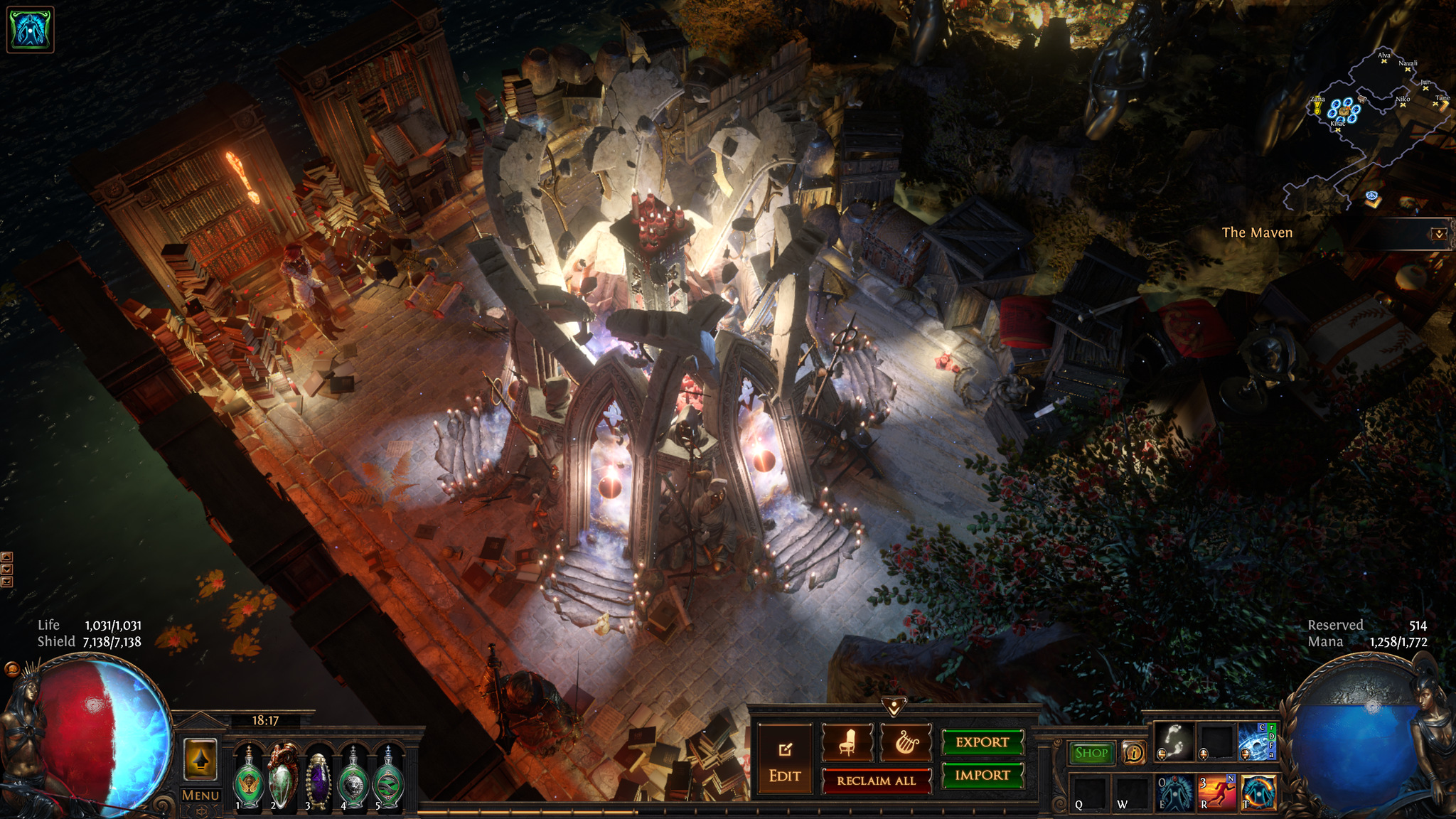This screenshot has width=1456, height=819.
Task: Use the ram-horn flask in slot two
Action: [283, 778]
